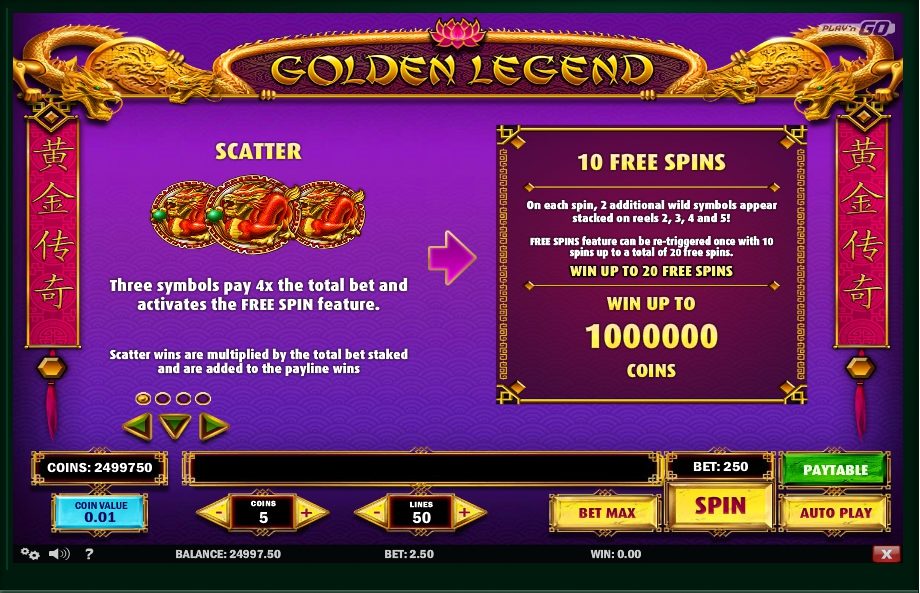Close the game with the red X

tap(885, 554)
